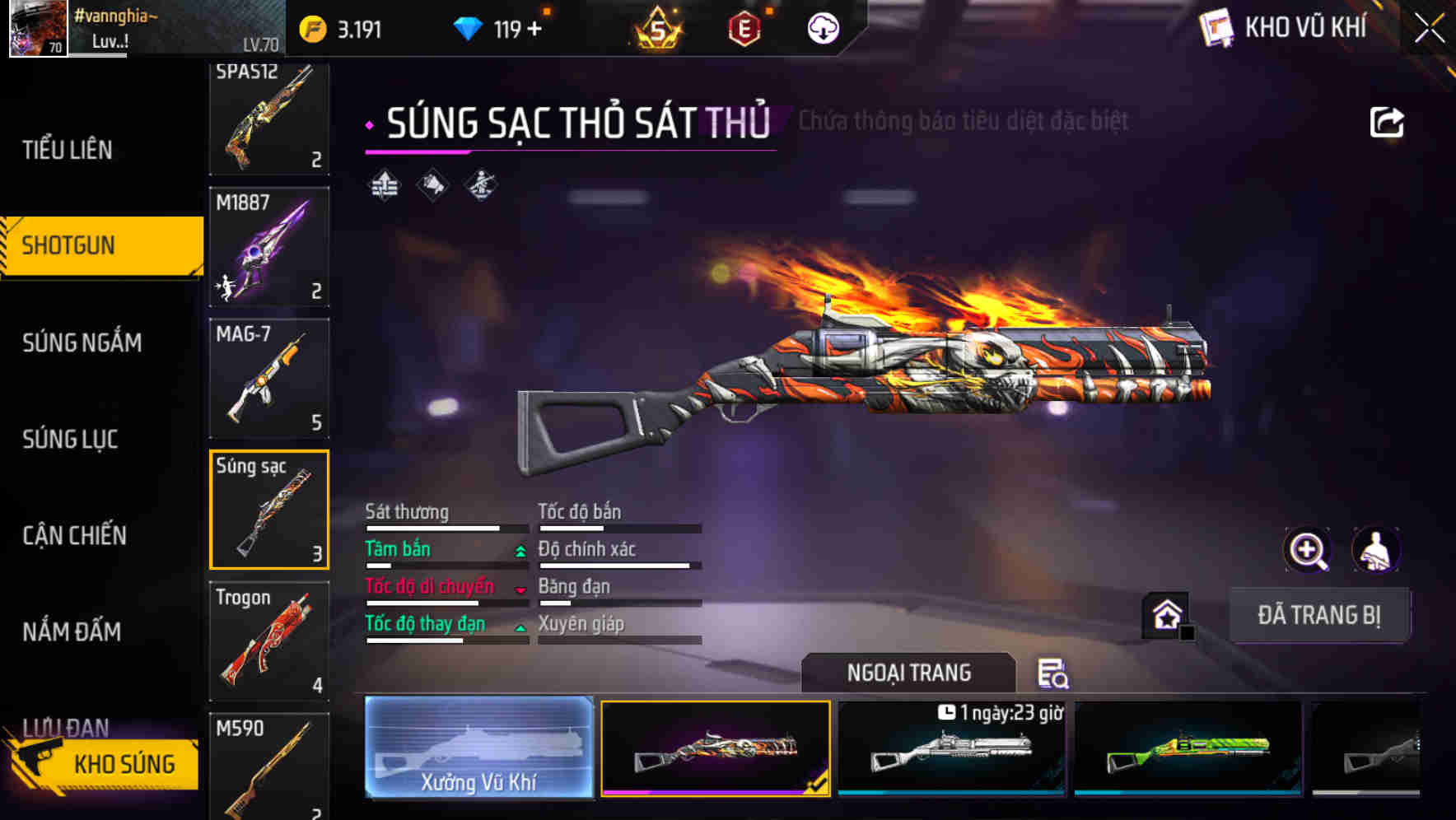Click the ĐÃ TRANG BỊ button
Screen dimensions: 1456x820
point(1319,615)
